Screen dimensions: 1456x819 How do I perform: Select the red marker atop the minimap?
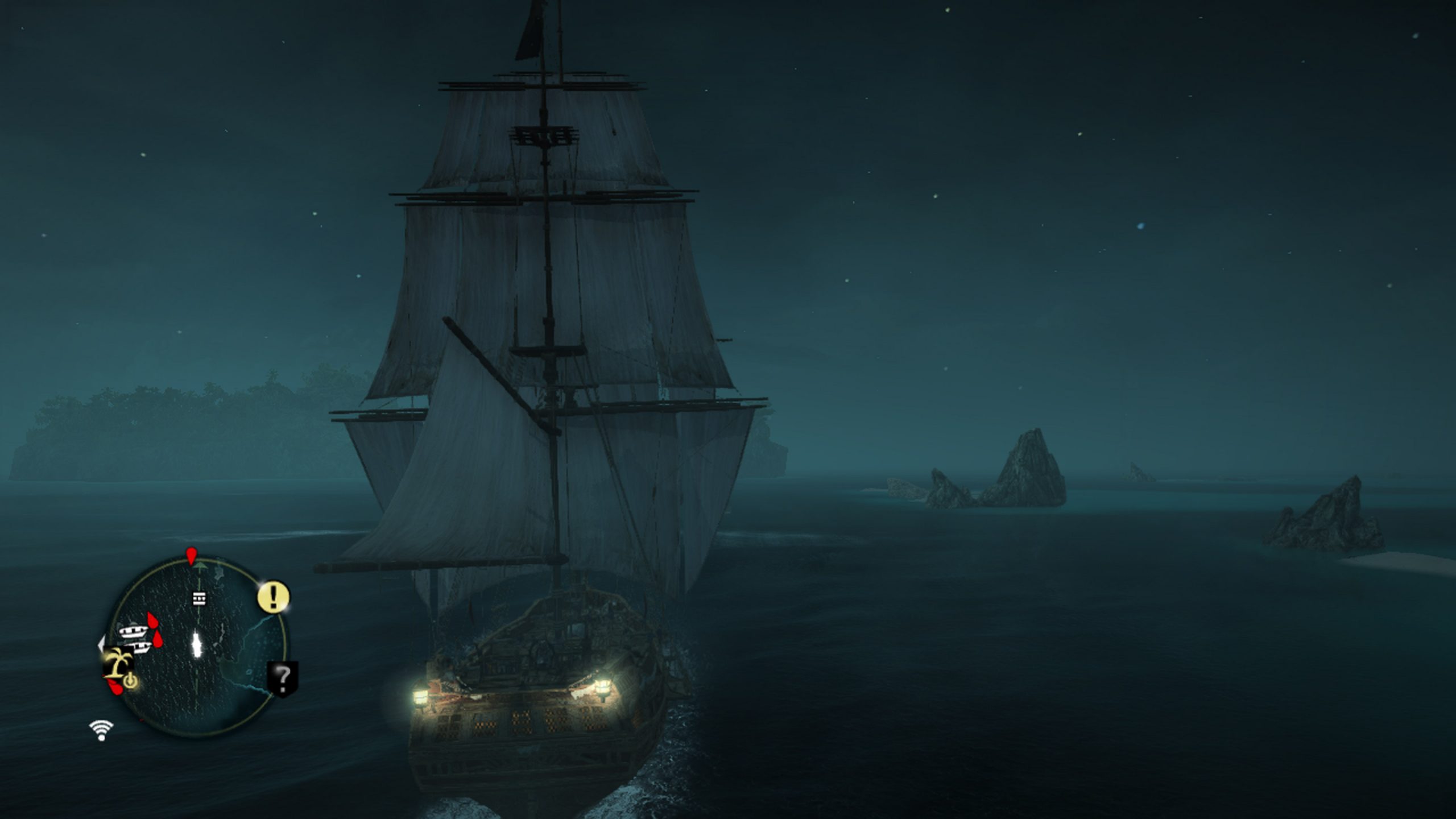tap(191, 555)
